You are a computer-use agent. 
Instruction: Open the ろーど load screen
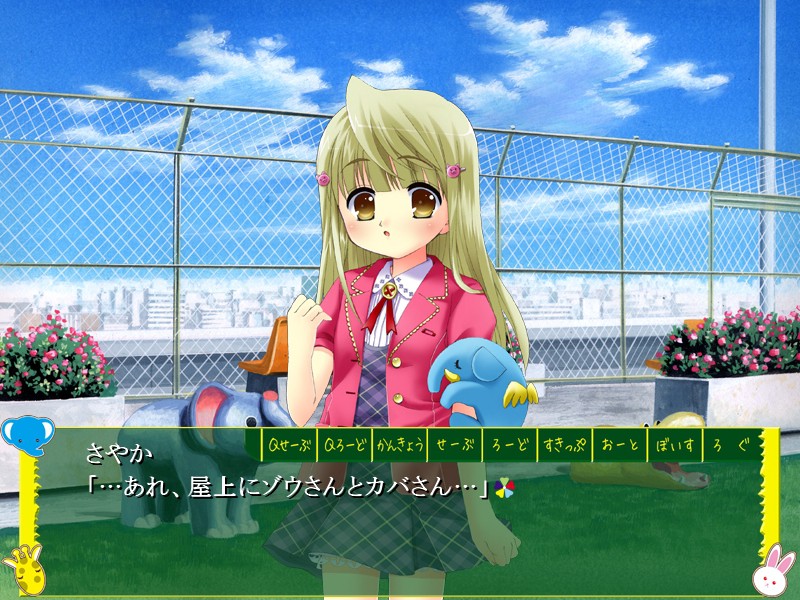[x=509, y=443]
